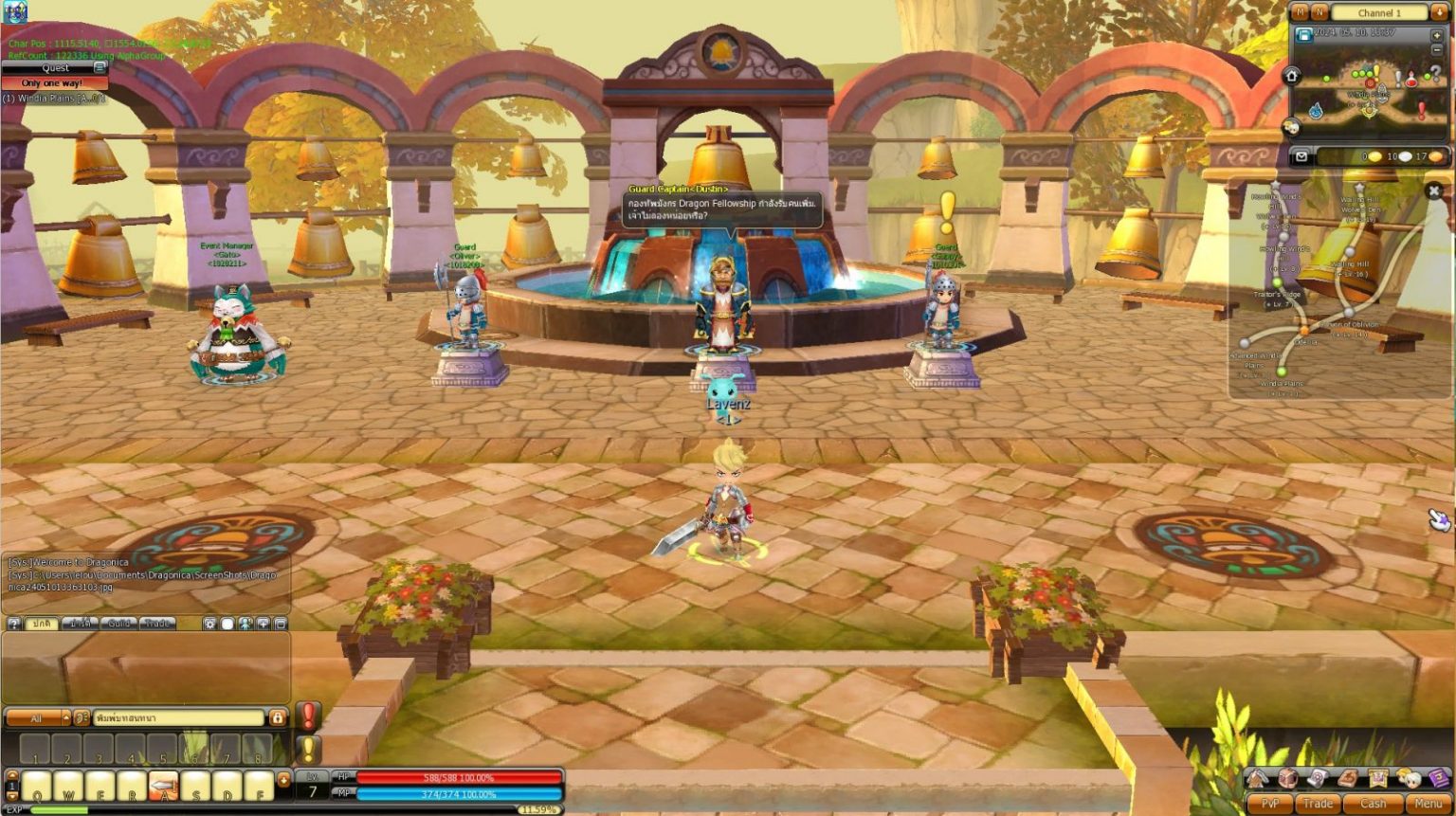Select the chat settings gear icon
Image resolution: width=1456 pixels, height=816 pixels.
point(210,624)
